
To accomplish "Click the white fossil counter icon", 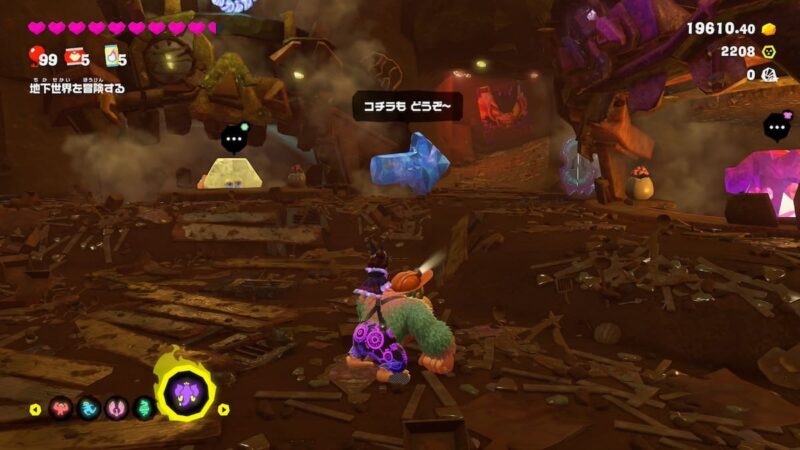I will tap(769, 74).
